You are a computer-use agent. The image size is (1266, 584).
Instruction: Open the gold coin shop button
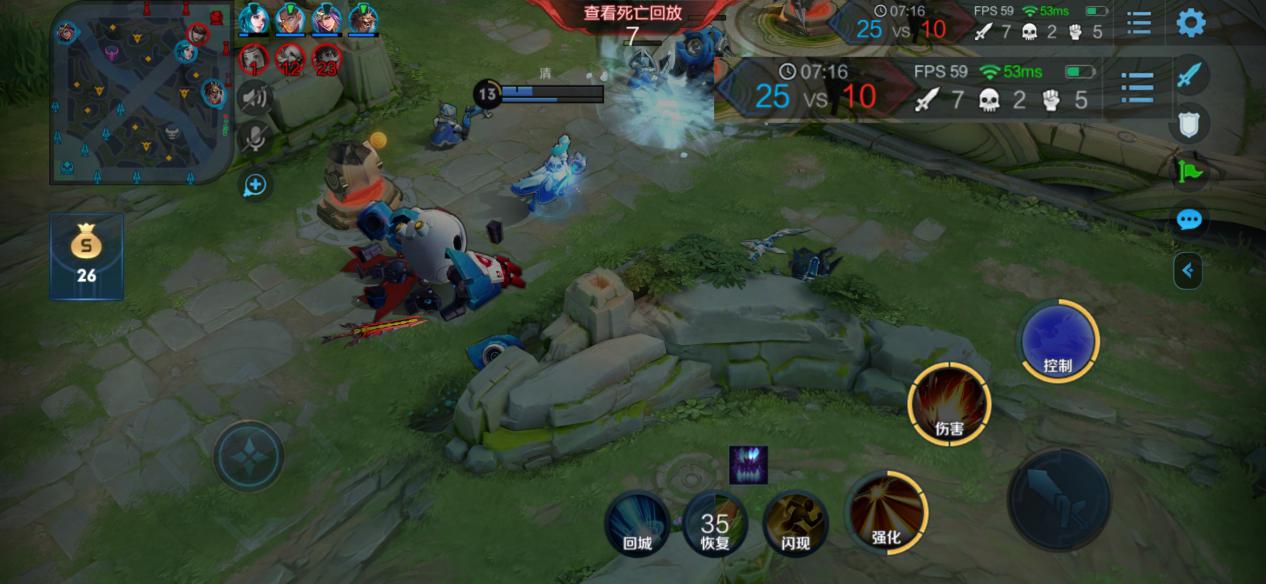tap(87, 255)
